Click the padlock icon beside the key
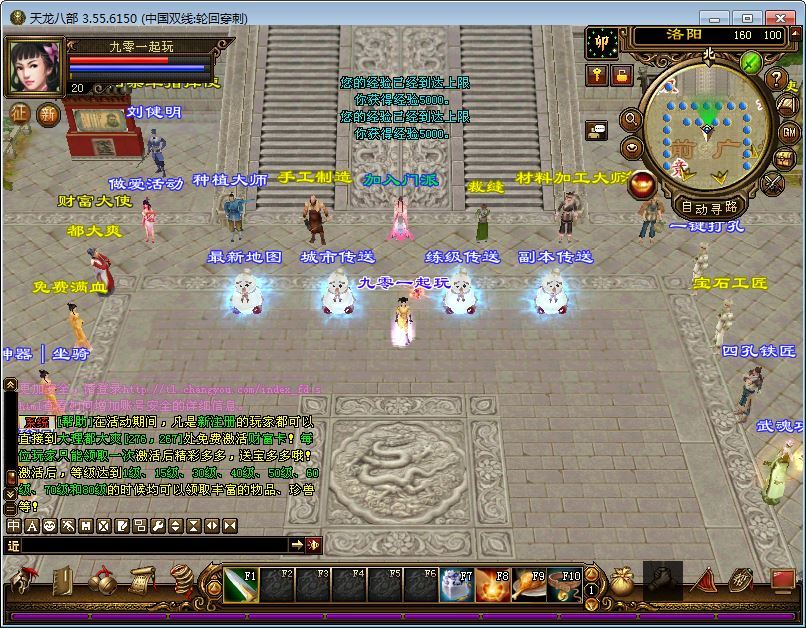 [x=621, y=75]
